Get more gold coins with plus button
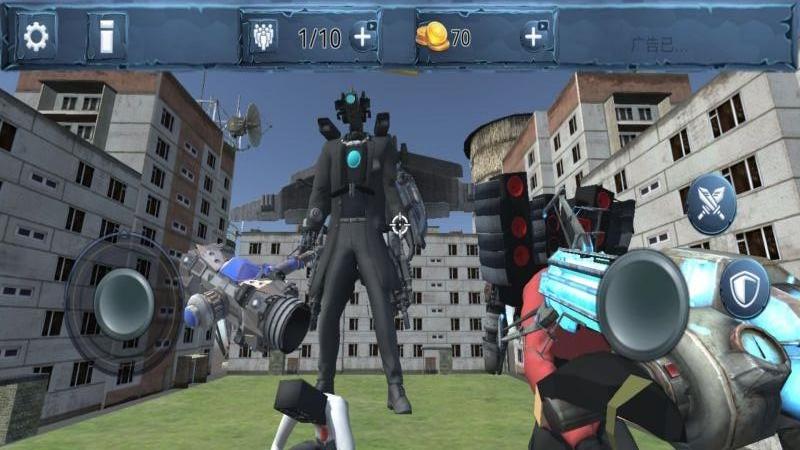 tap(535, 38)
